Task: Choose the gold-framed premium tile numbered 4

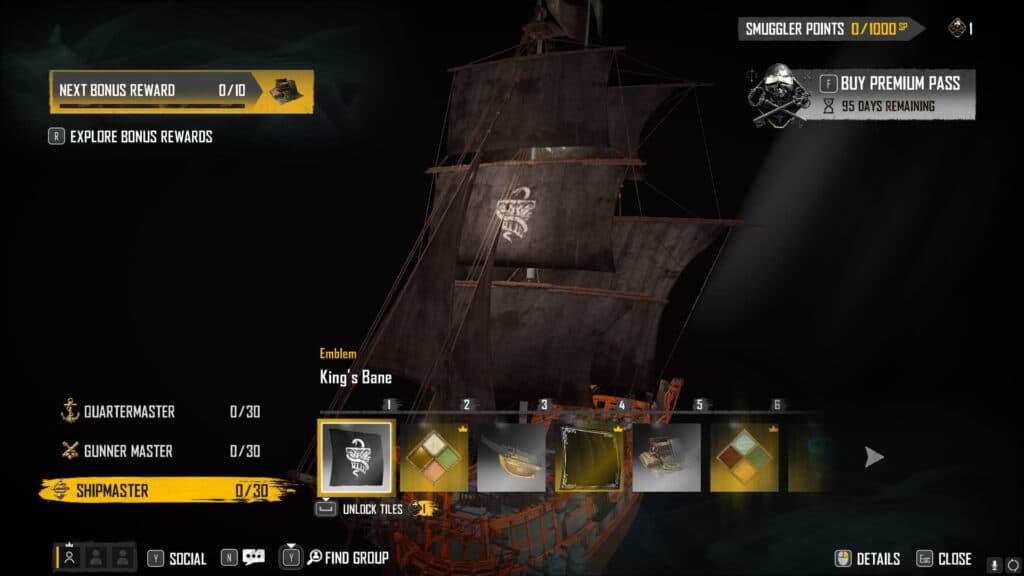Action: pos(590,457)
